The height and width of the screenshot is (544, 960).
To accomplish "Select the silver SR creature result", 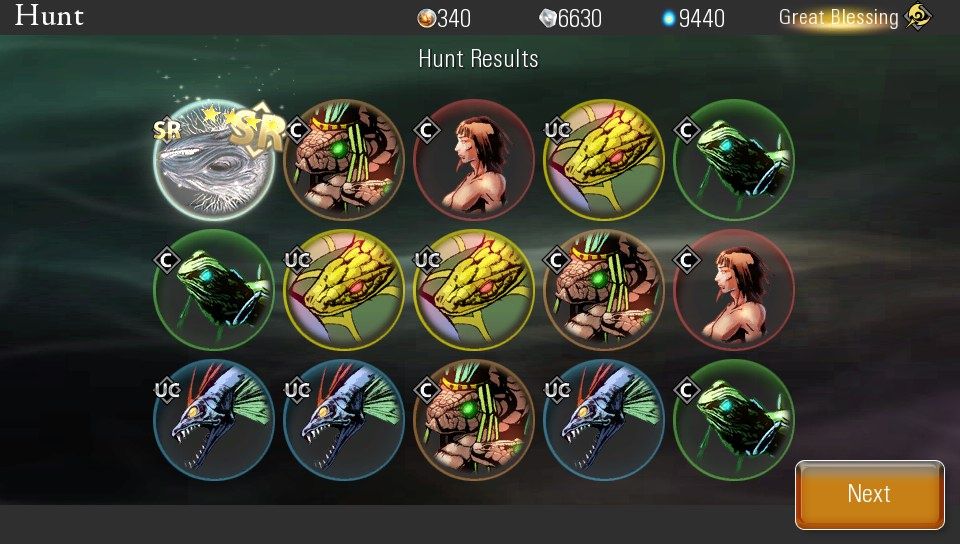I will click(214, 160).
